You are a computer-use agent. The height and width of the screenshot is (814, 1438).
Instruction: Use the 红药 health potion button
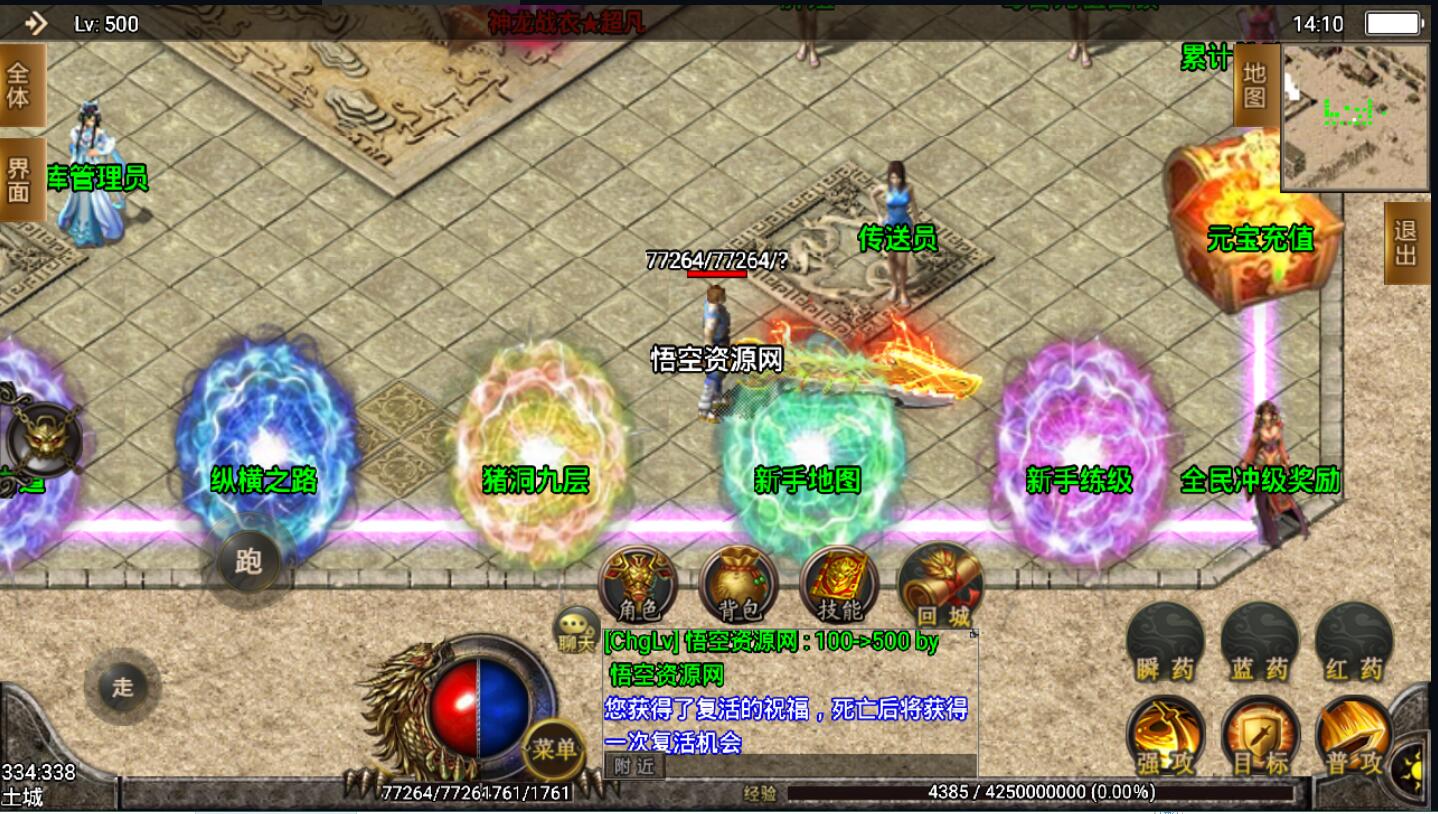coord(1354,642)
